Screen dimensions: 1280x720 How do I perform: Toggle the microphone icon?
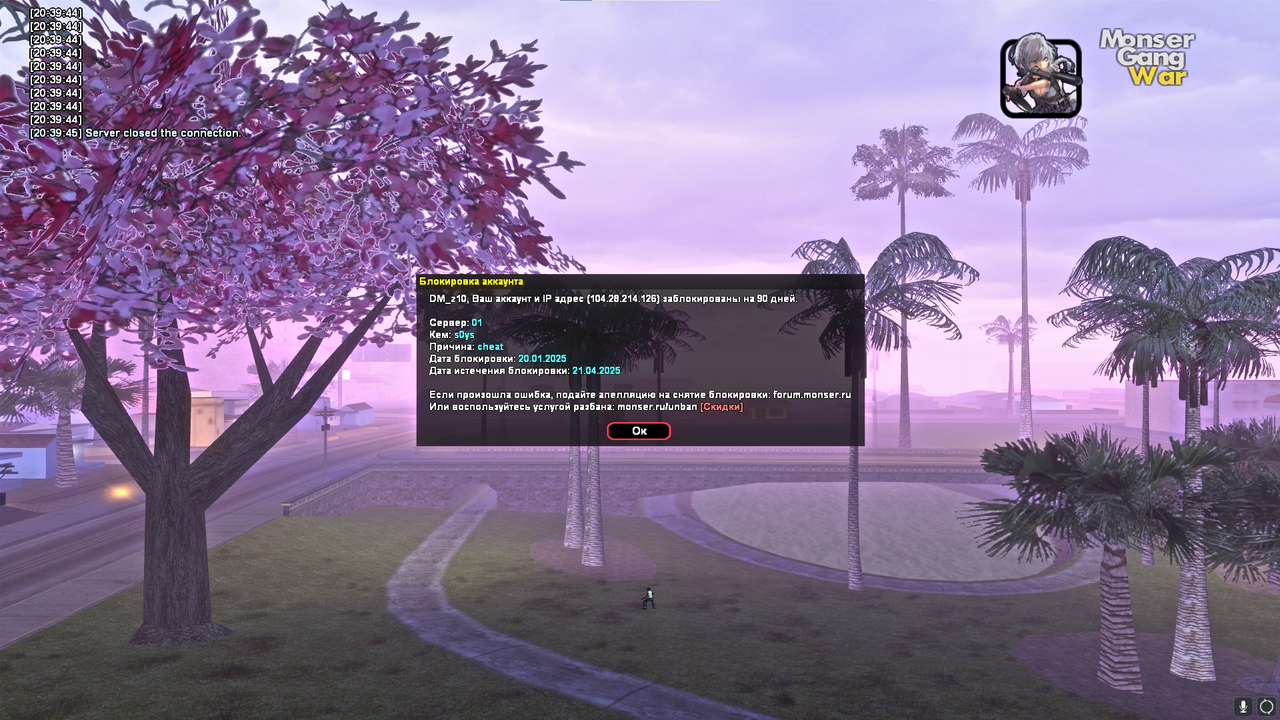pyautogui.click(x=1243, y=706)
